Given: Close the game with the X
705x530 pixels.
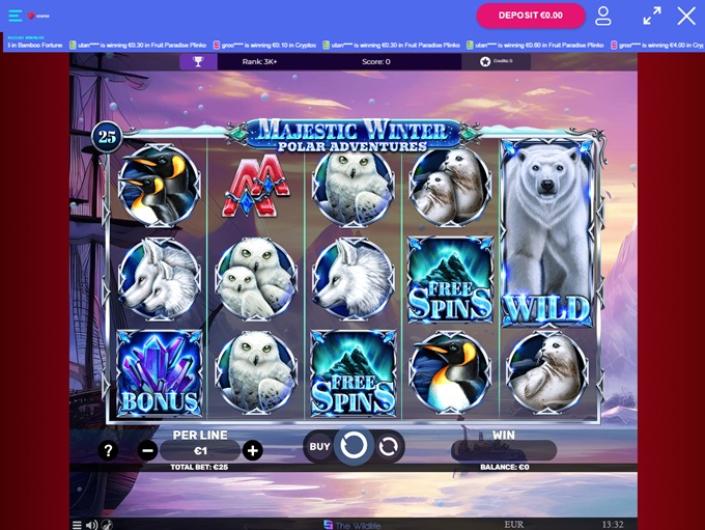Looking at the screenshot, I should (686, 16).
